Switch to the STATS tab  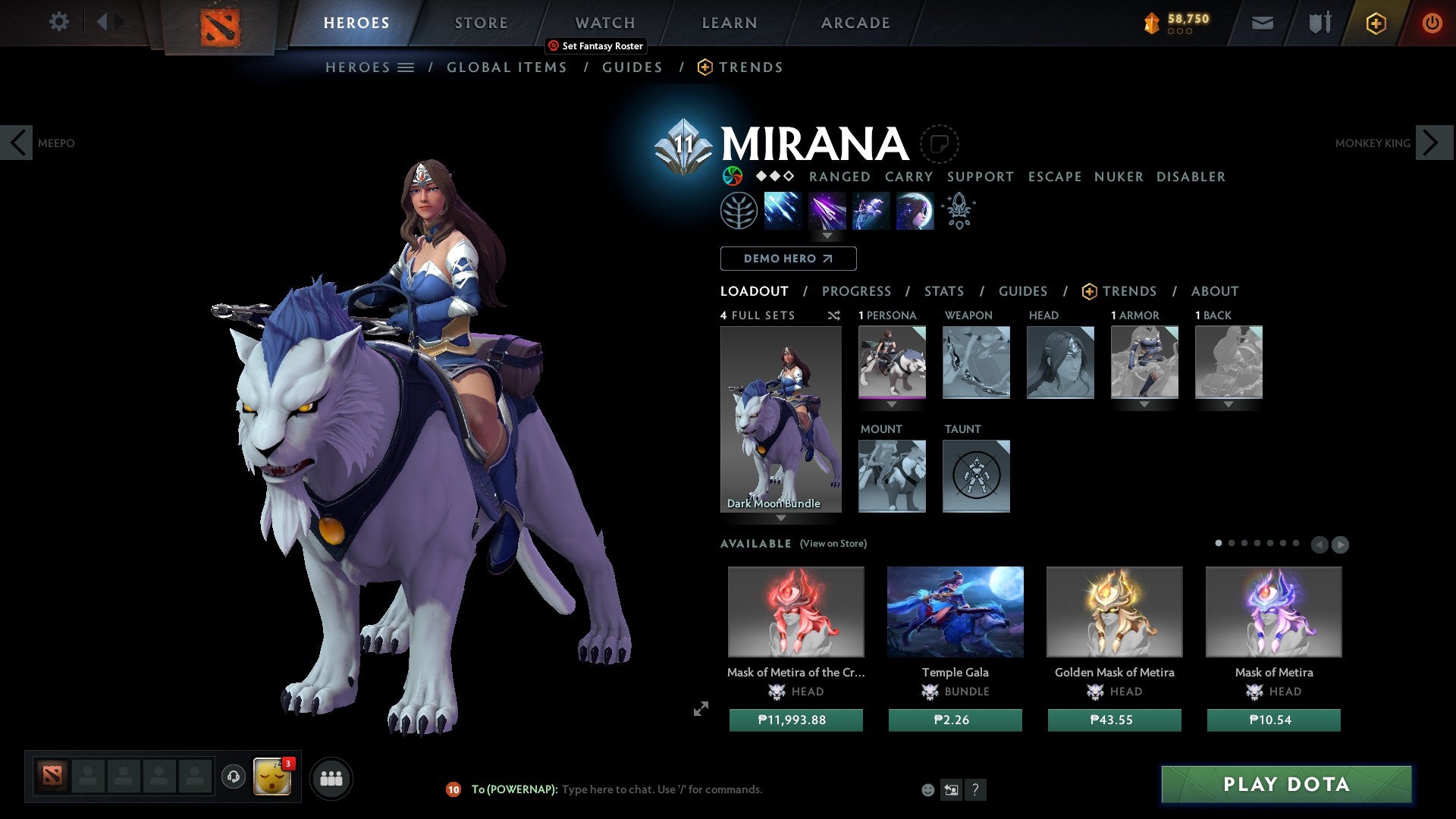pos(944,291)
